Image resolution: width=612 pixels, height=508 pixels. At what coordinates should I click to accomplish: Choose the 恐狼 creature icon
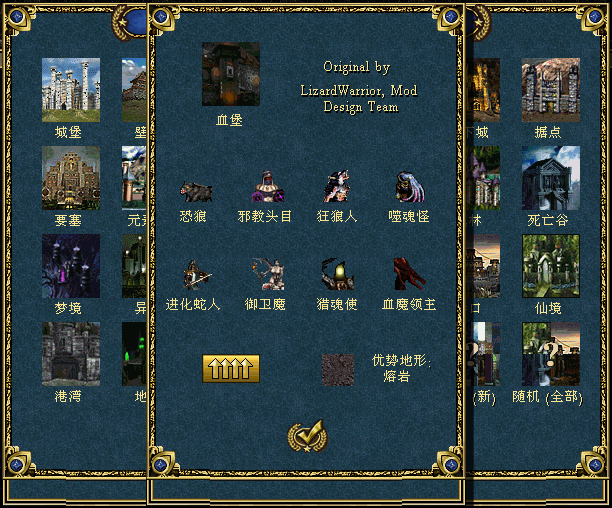tap(195, 190)
